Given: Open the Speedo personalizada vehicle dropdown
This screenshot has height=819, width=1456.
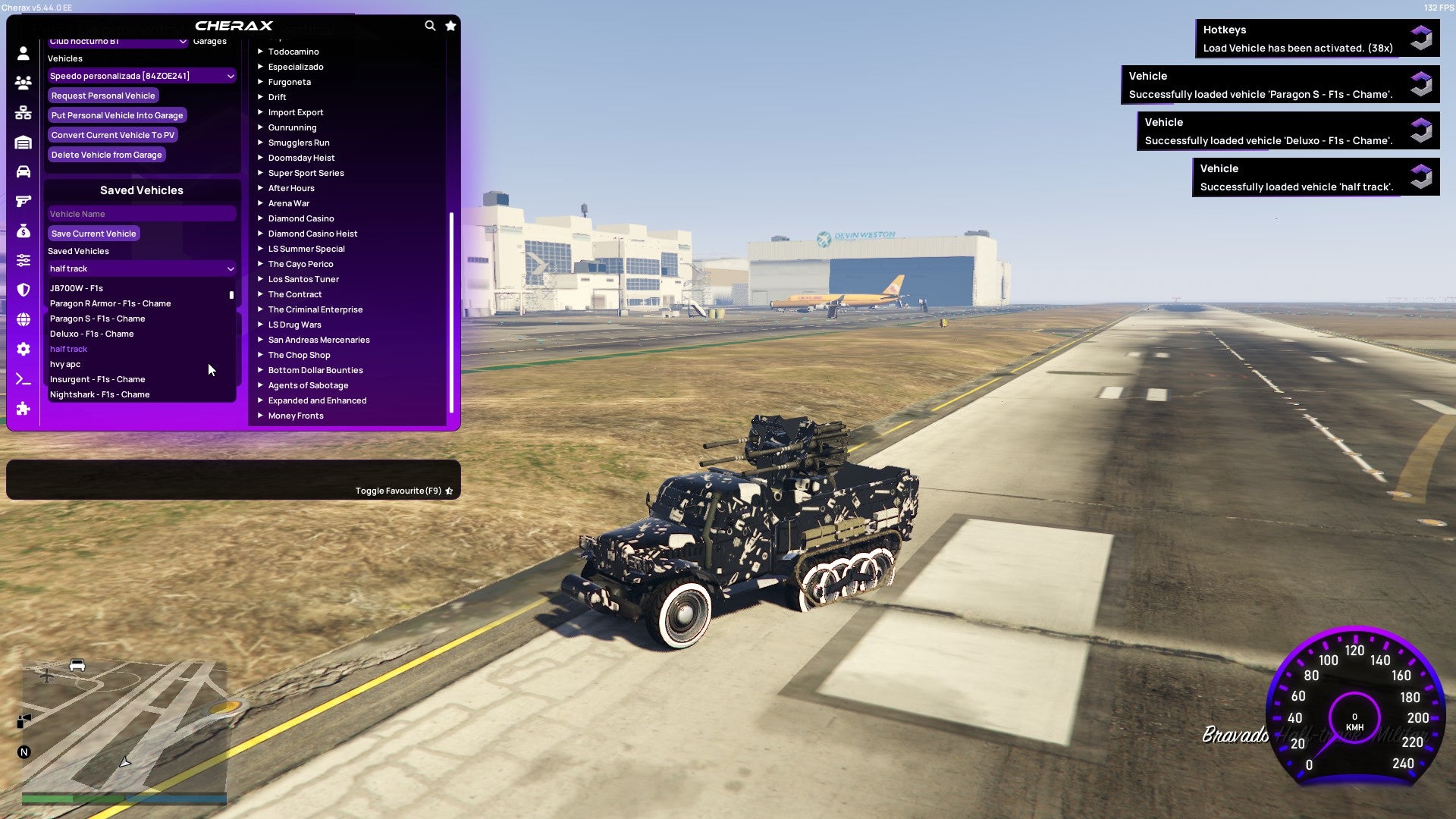Looking at the screenshot, I should coord(141,76).
